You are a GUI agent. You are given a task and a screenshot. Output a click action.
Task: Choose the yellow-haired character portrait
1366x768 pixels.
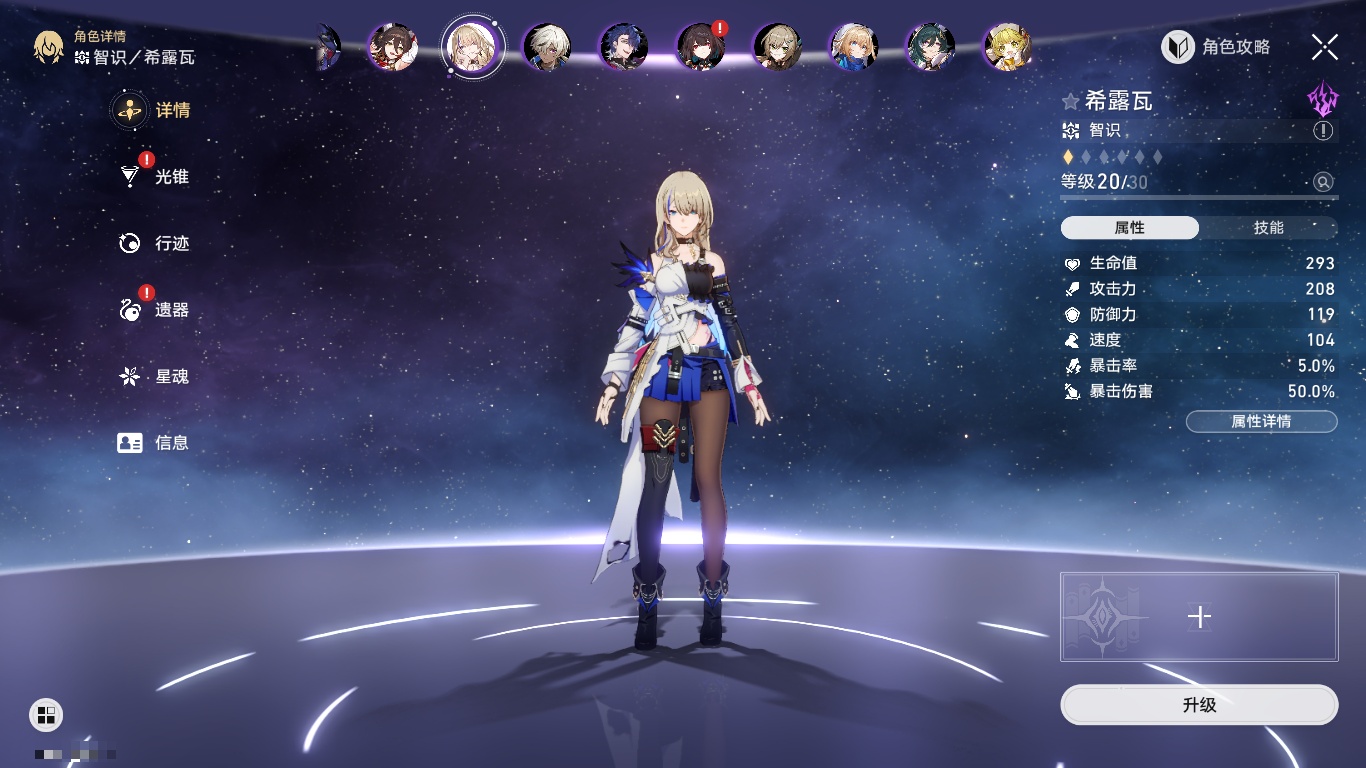coord(1007,47)
